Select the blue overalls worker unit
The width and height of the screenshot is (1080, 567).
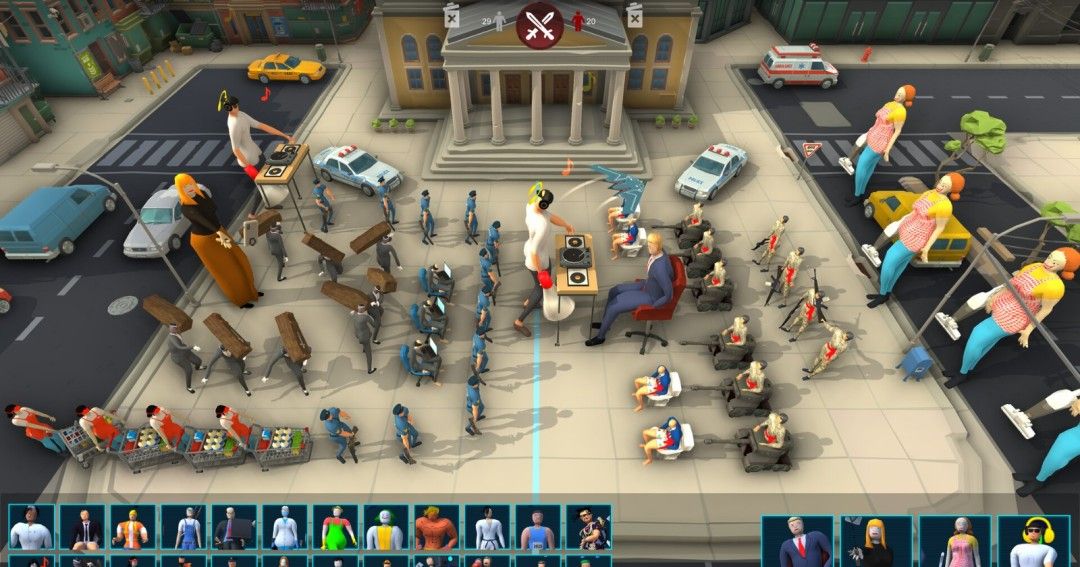[x=183, y=528]
